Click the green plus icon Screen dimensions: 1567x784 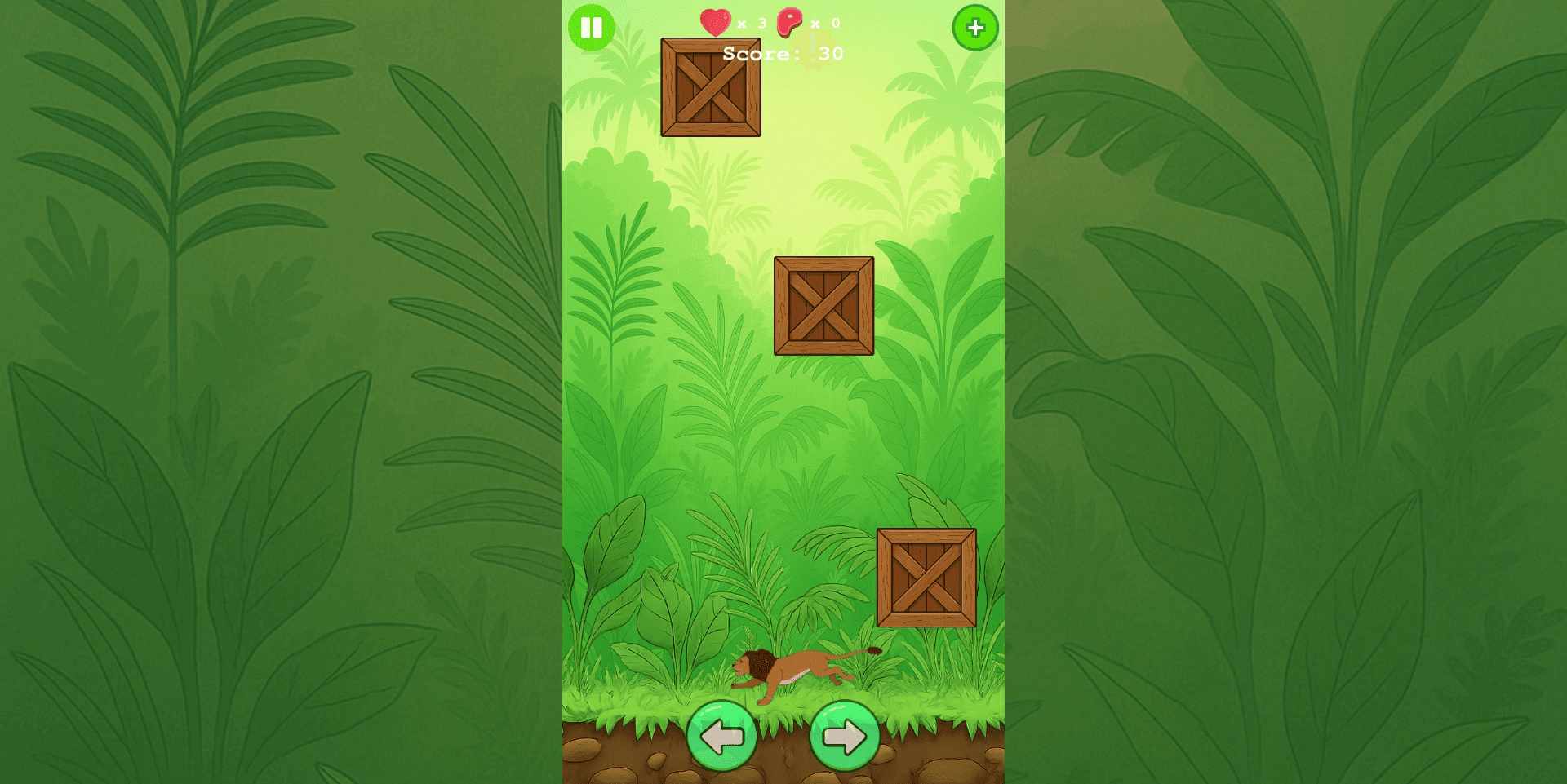point(976,29)
